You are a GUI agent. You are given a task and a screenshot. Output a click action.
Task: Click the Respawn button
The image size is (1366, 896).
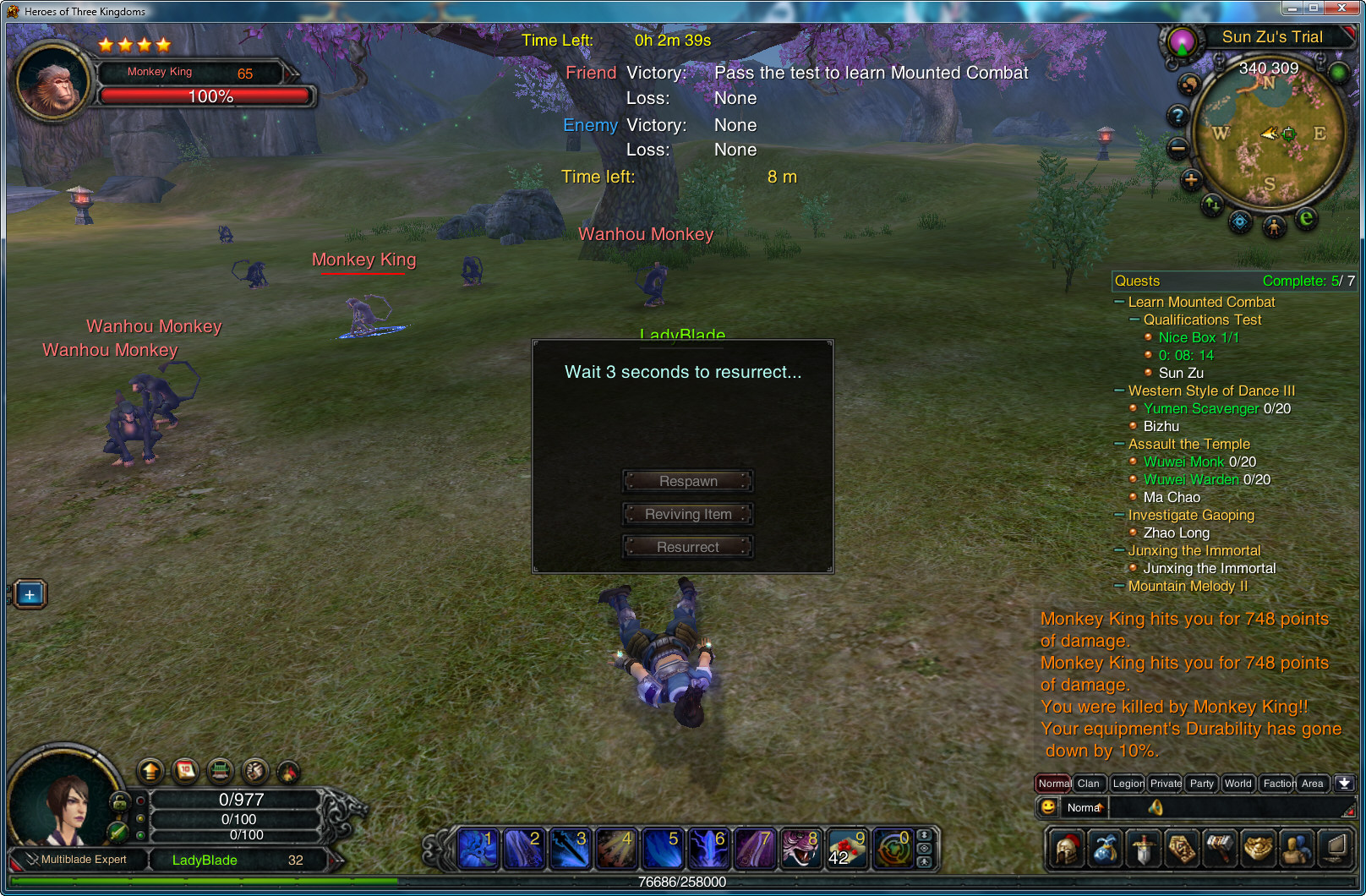point(688,481)
